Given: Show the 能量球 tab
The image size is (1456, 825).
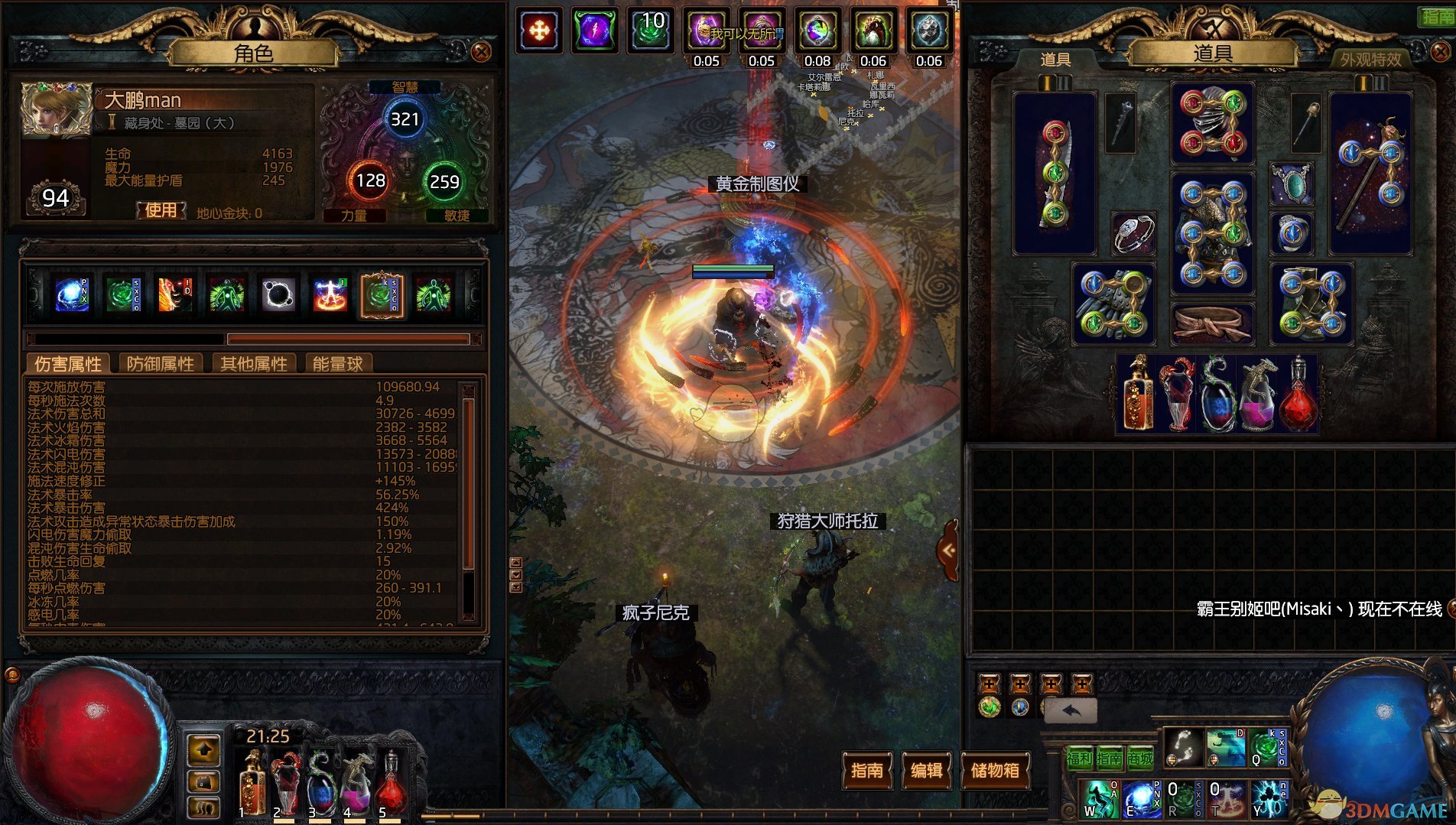Looking at the screenshot, I should pyautogui.click(x=337, y=364).
